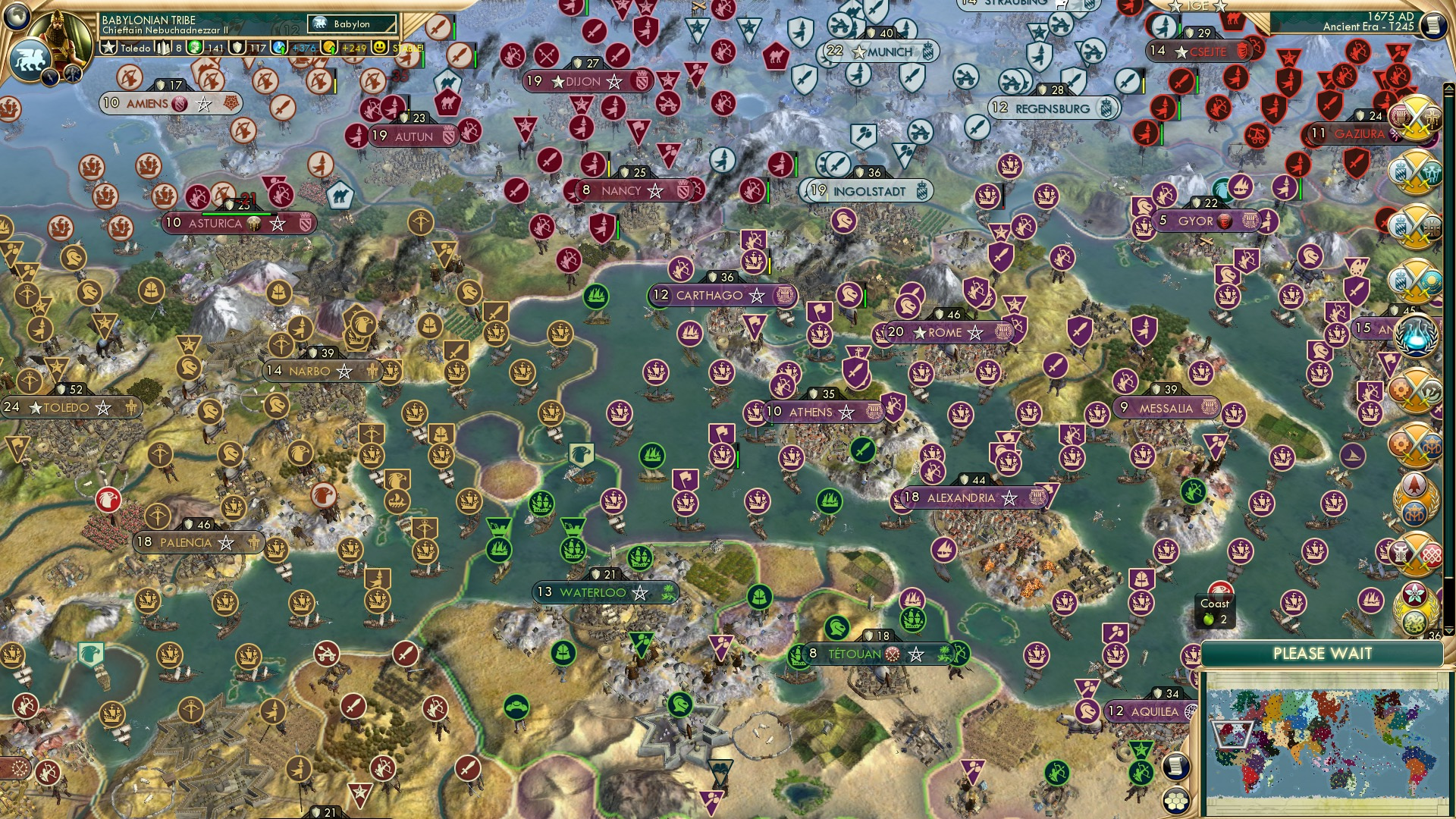Screen dimensions: 1456x819
Task: Open the research agreement flask notification
Action: point(1416,334)
